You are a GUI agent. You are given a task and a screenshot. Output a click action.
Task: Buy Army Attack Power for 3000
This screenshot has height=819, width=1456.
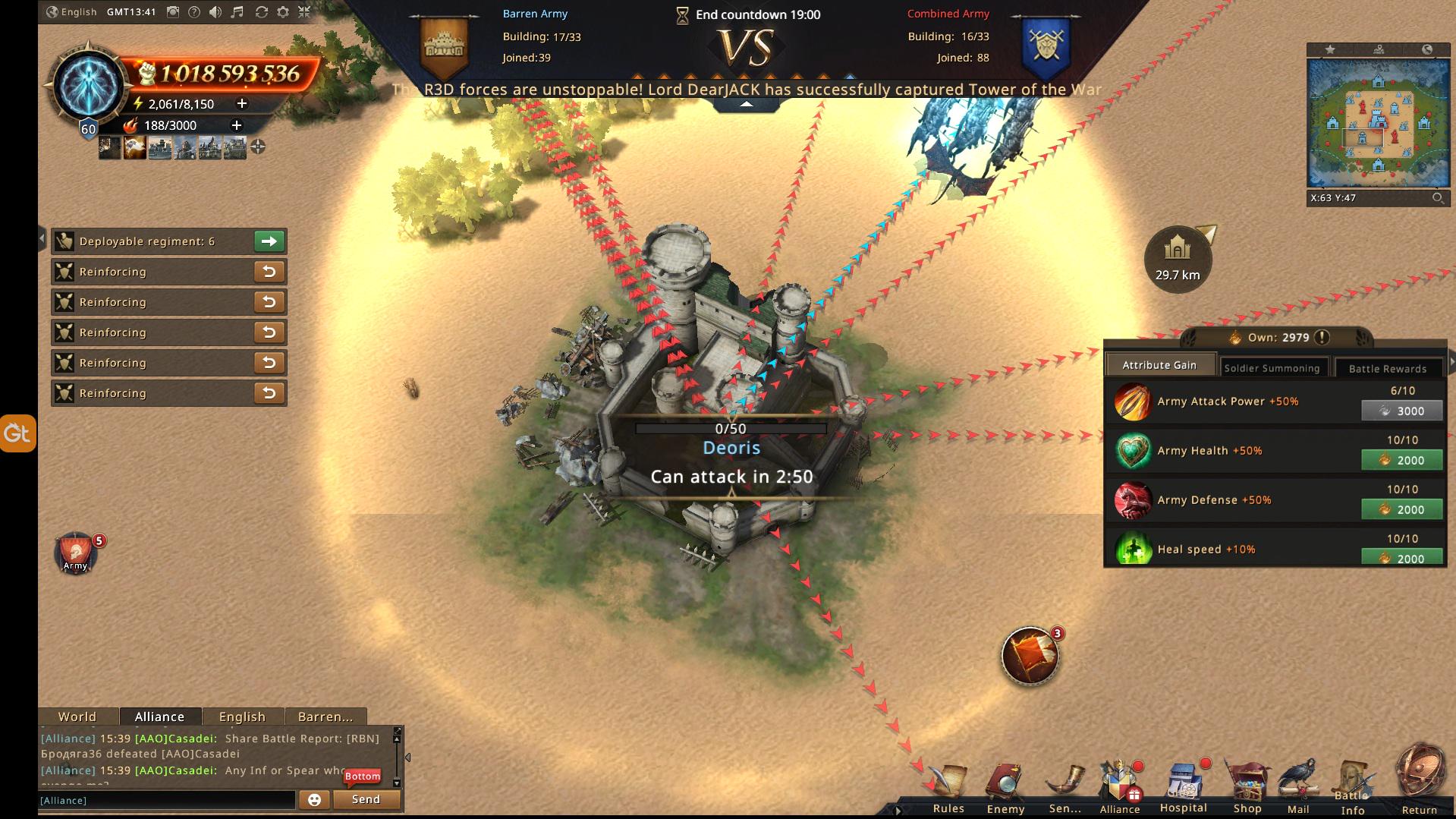tap(1401, 411)
